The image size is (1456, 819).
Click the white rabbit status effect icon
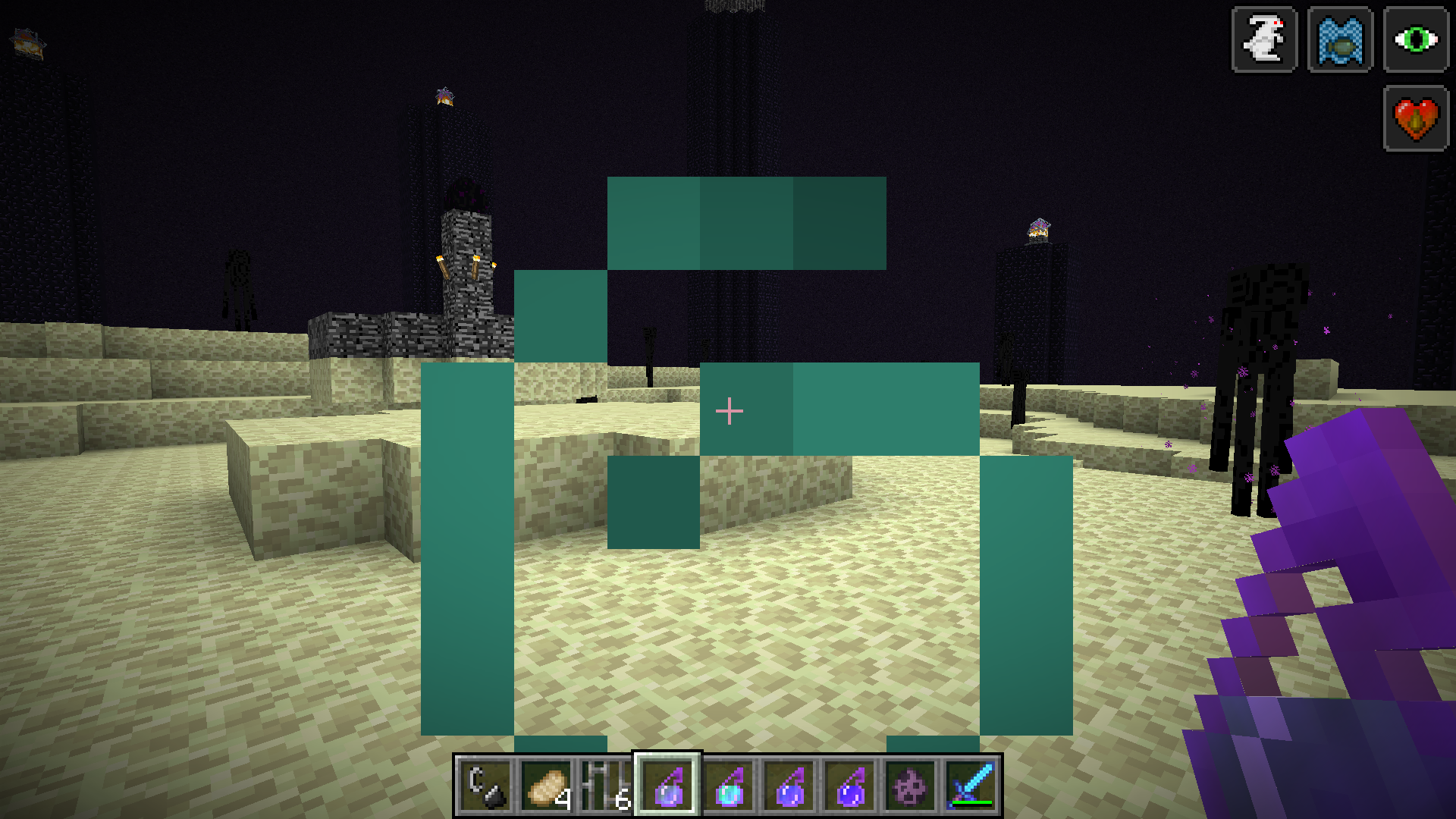click(1264, 39)
